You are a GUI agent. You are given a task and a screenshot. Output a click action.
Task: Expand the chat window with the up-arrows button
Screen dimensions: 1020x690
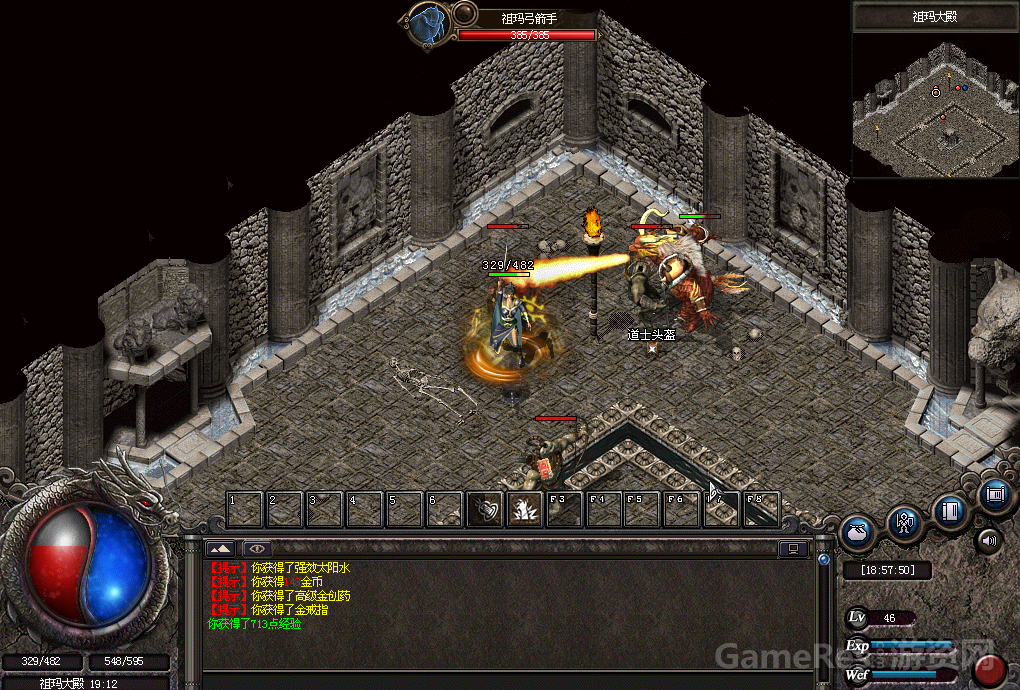click(220, 548)
